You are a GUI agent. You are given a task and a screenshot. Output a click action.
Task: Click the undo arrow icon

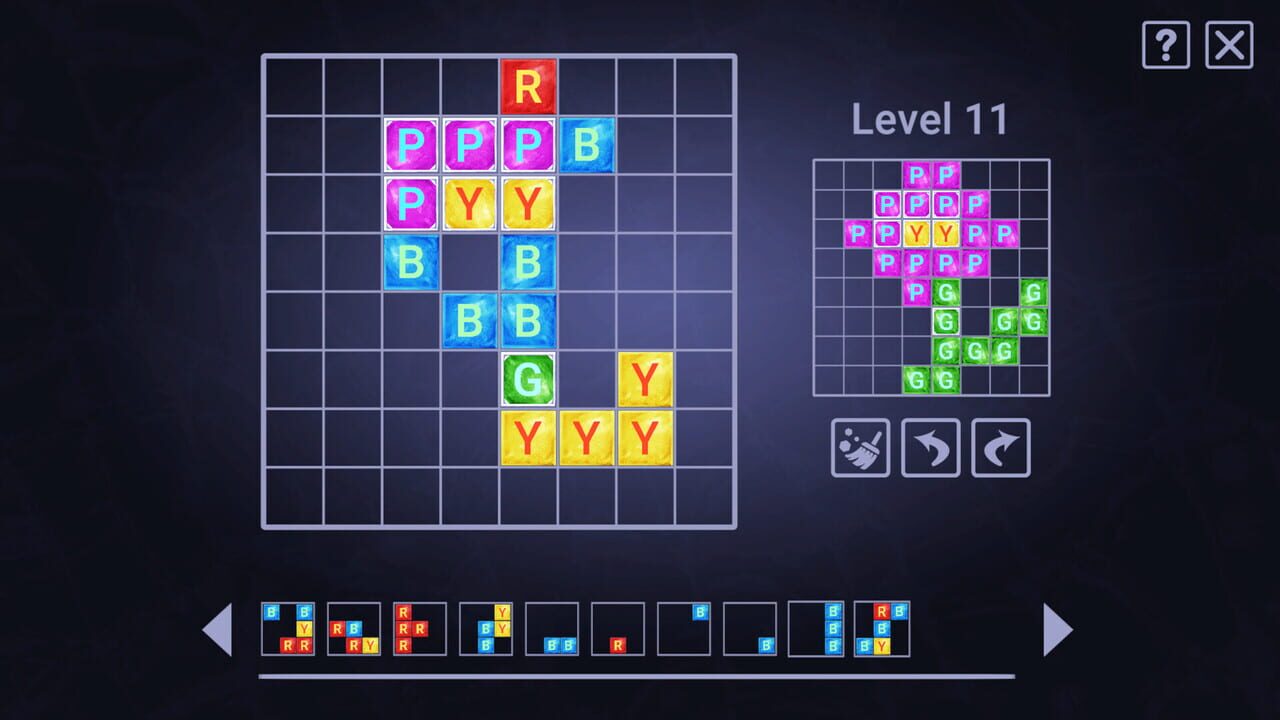coord(930,447)
